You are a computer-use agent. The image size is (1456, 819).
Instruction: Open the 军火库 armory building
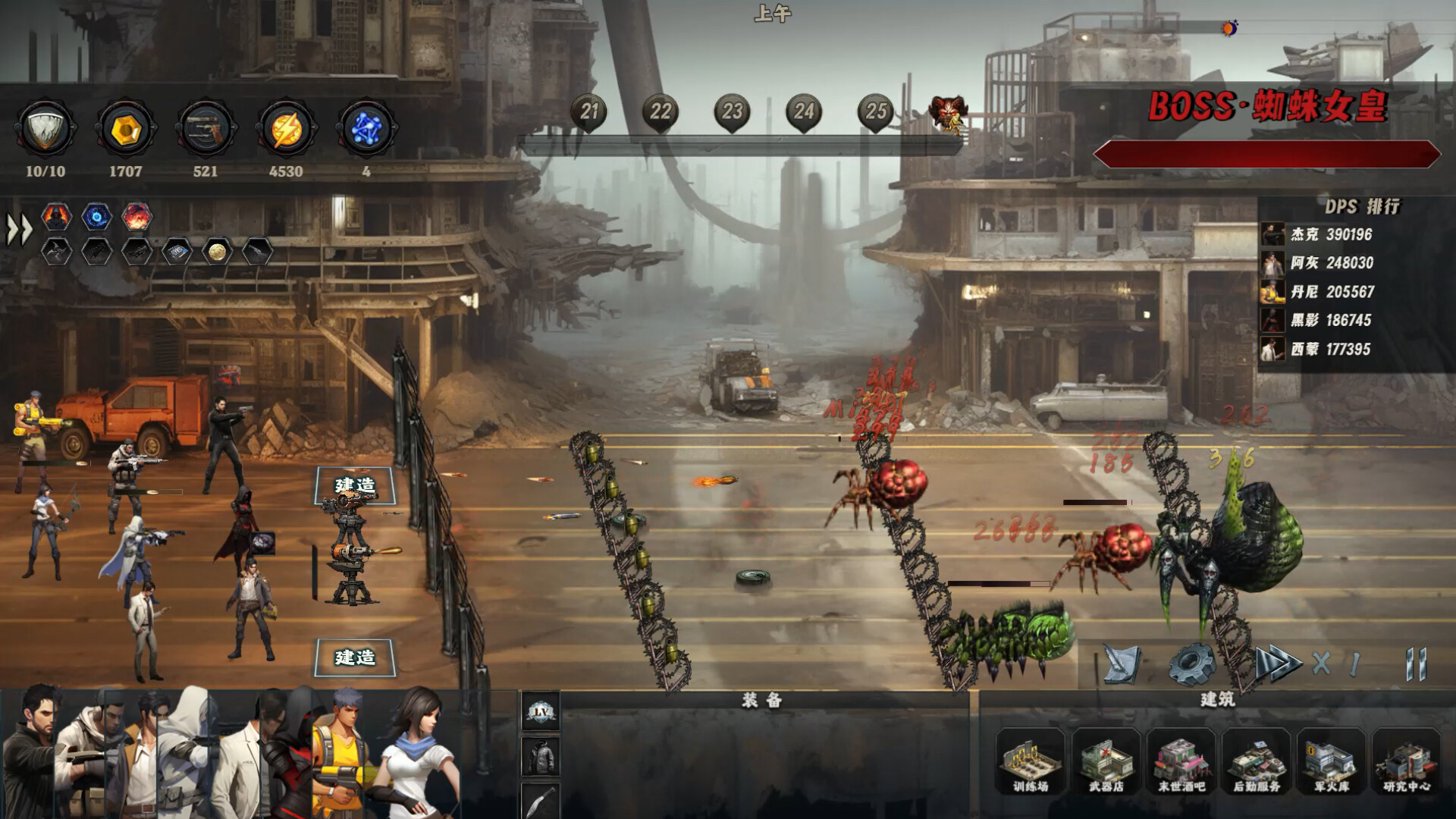[x=1332, y=760]
